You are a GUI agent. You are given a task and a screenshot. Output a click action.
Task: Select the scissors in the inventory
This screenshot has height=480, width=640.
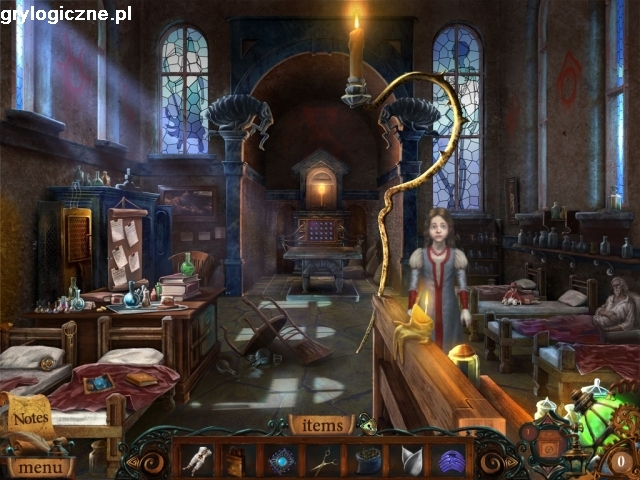[322, 461]
